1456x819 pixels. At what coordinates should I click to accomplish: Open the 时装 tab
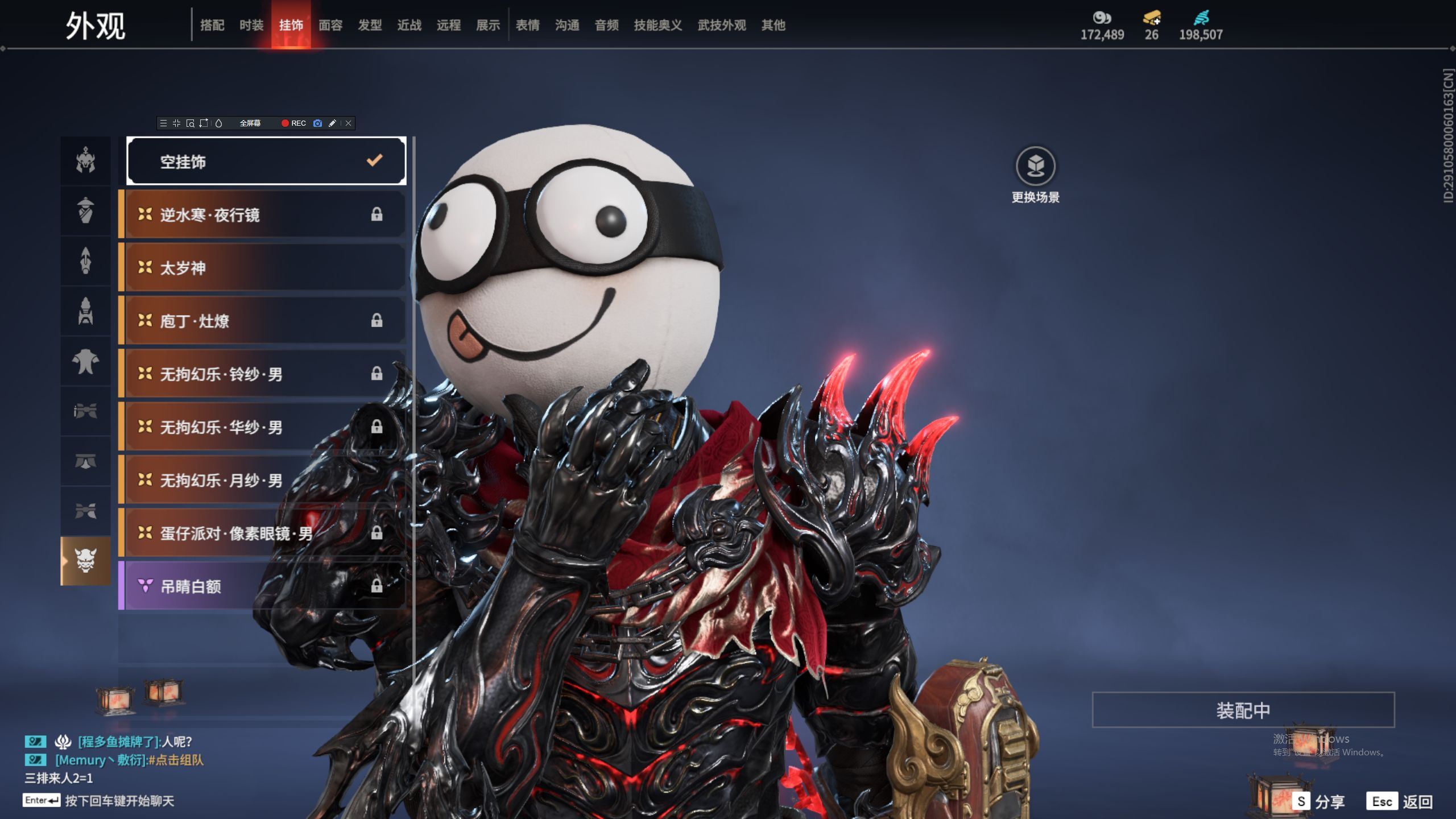tap(251, 25)
